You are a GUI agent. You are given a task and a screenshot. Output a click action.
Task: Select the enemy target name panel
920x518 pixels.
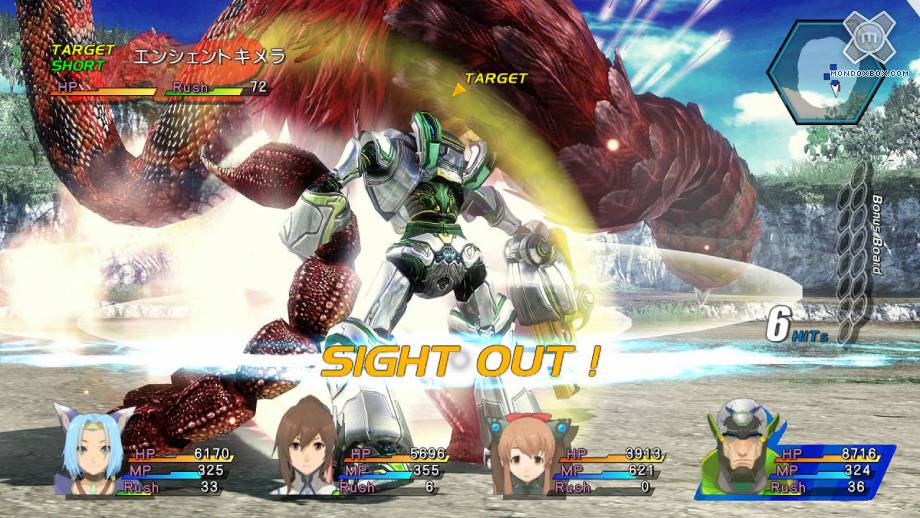click(x=160, y=70)
